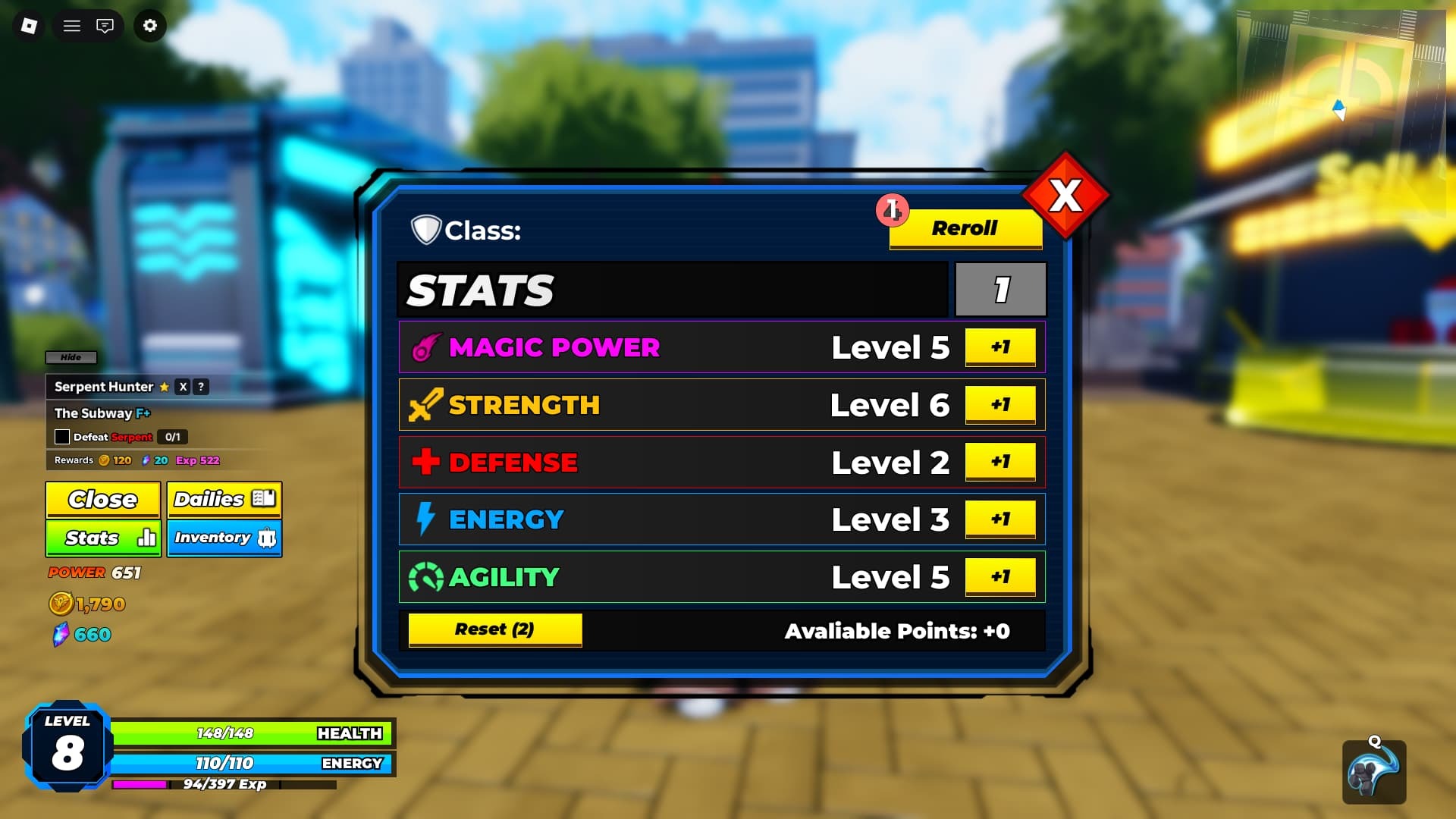
Task: Add a point to Defense
Action: pyautogui.click(x=999, y=462)
